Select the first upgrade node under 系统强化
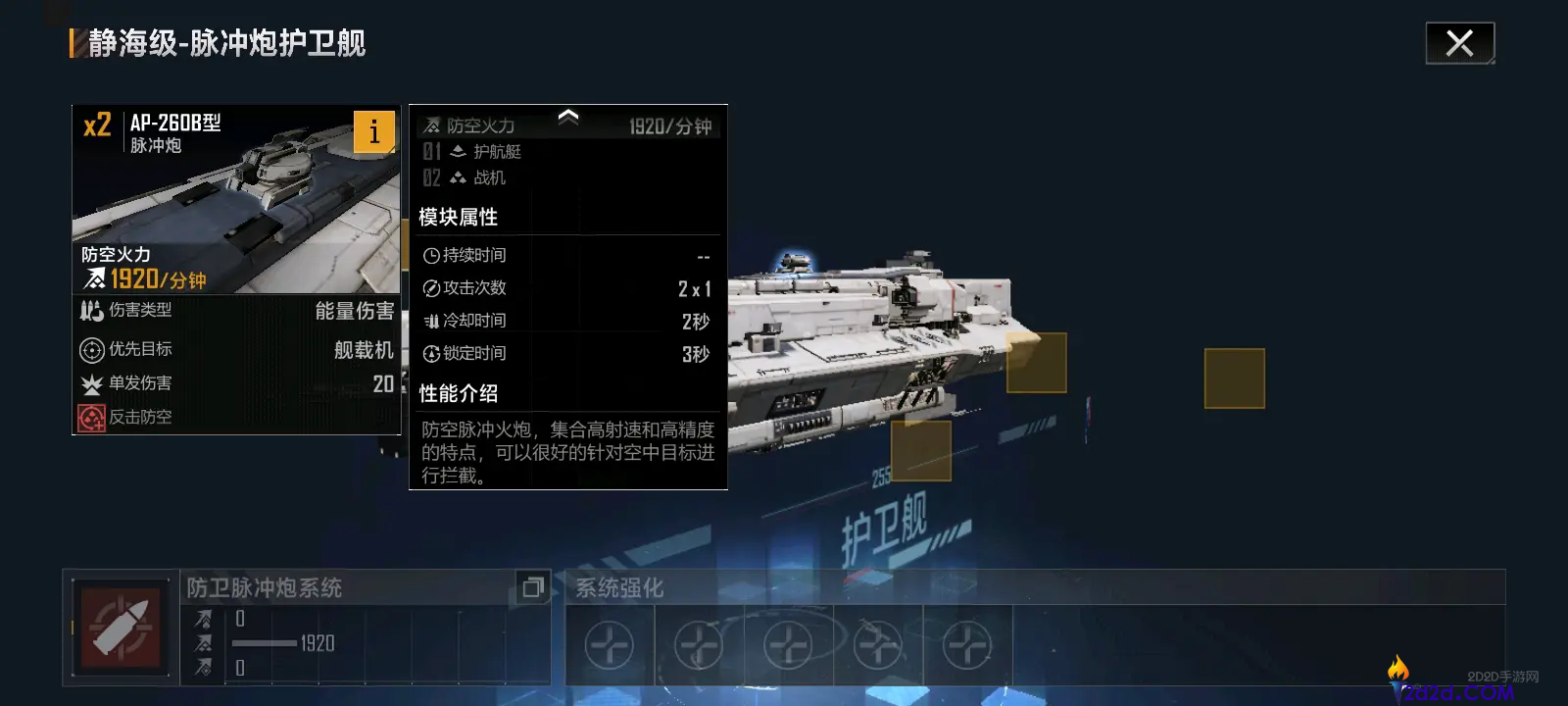Screen dimensions: 1568x706 (609, 645)
